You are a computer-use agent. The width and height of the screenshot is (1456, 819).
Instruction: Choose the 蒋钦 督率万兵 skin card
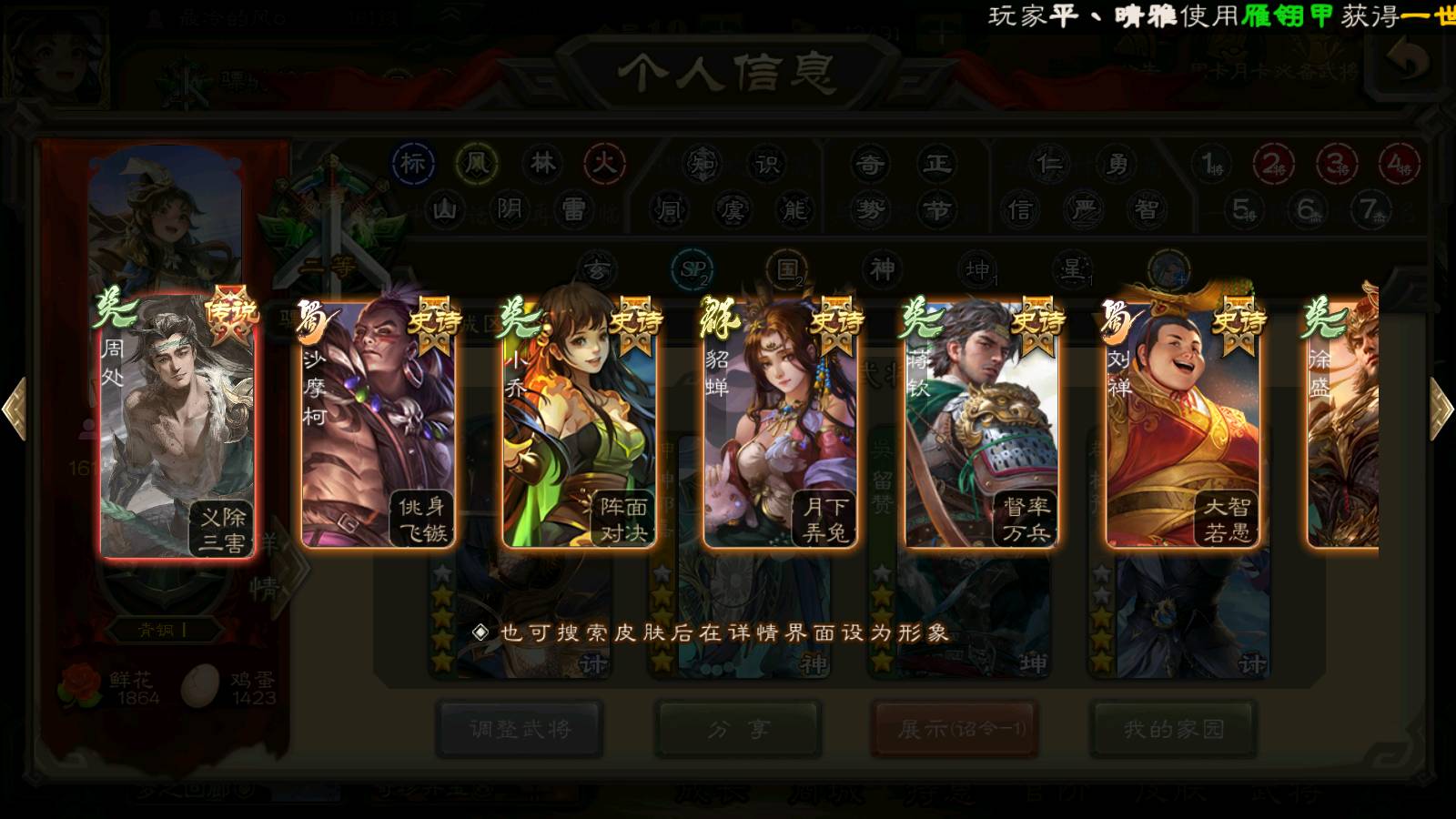[x=981, y=425]
